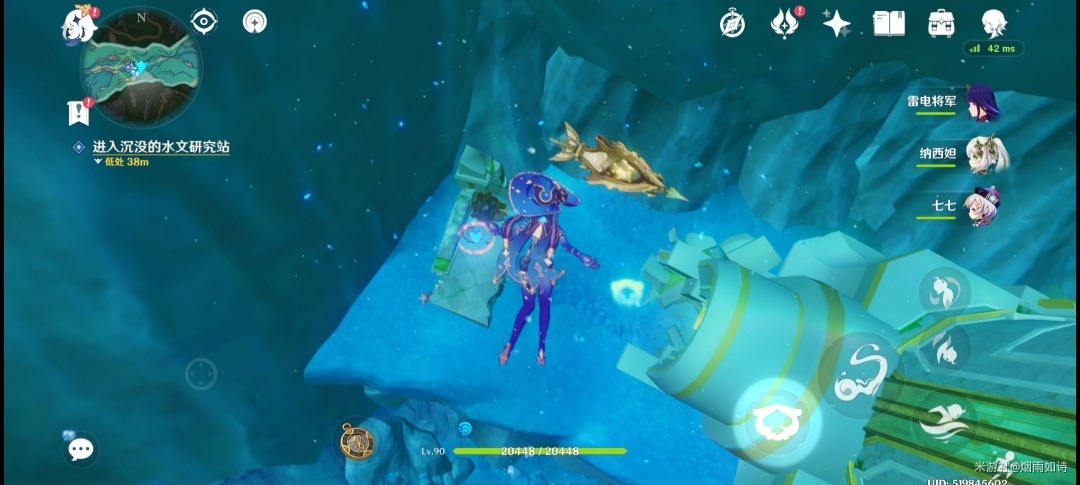Viewport: 1080px width, 485px height.
Task: Use the compass gadget by the level bar
Action: click(357, 441)
